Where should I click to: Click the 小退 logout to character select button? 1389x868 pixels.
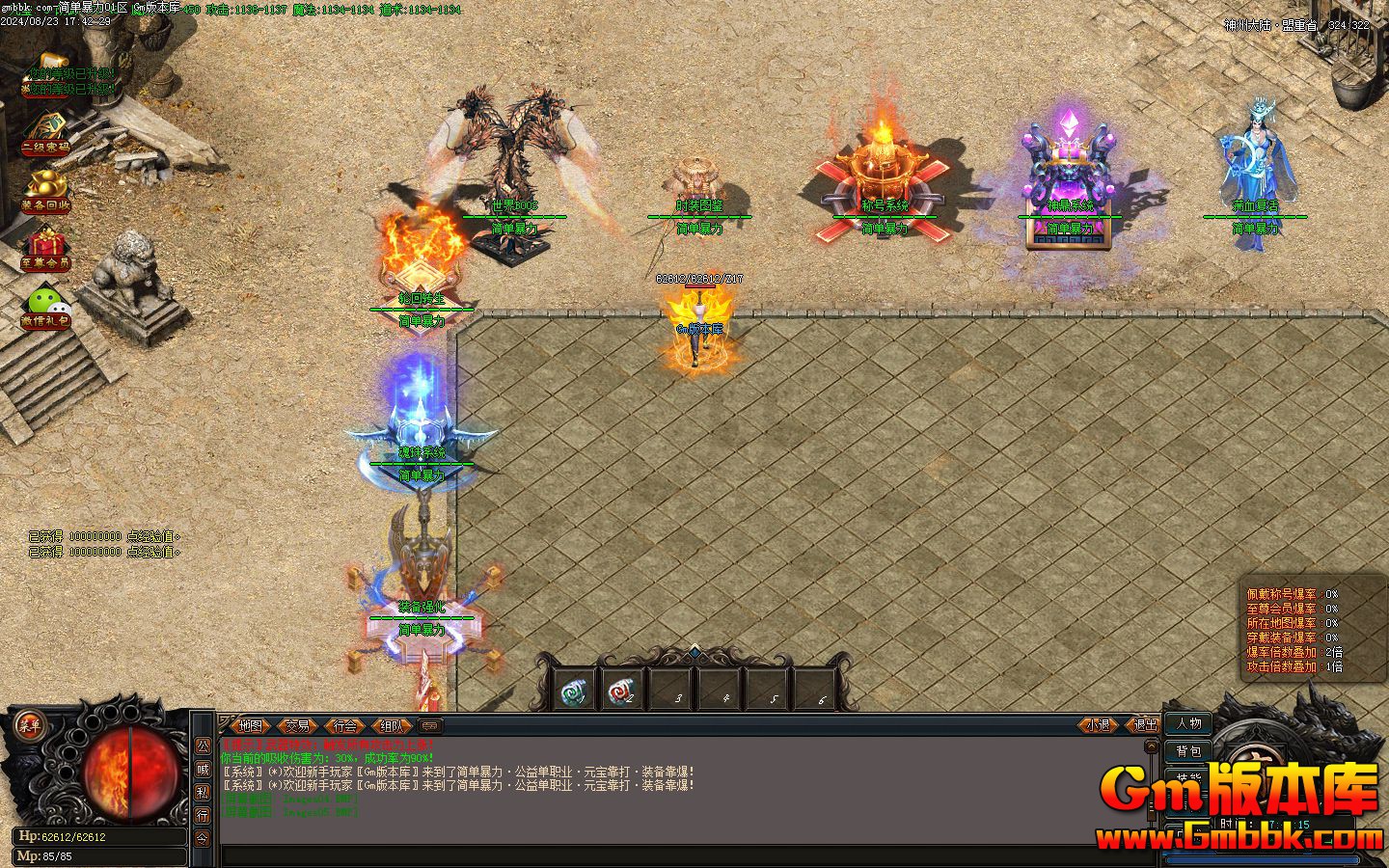tap(1098, 725)
